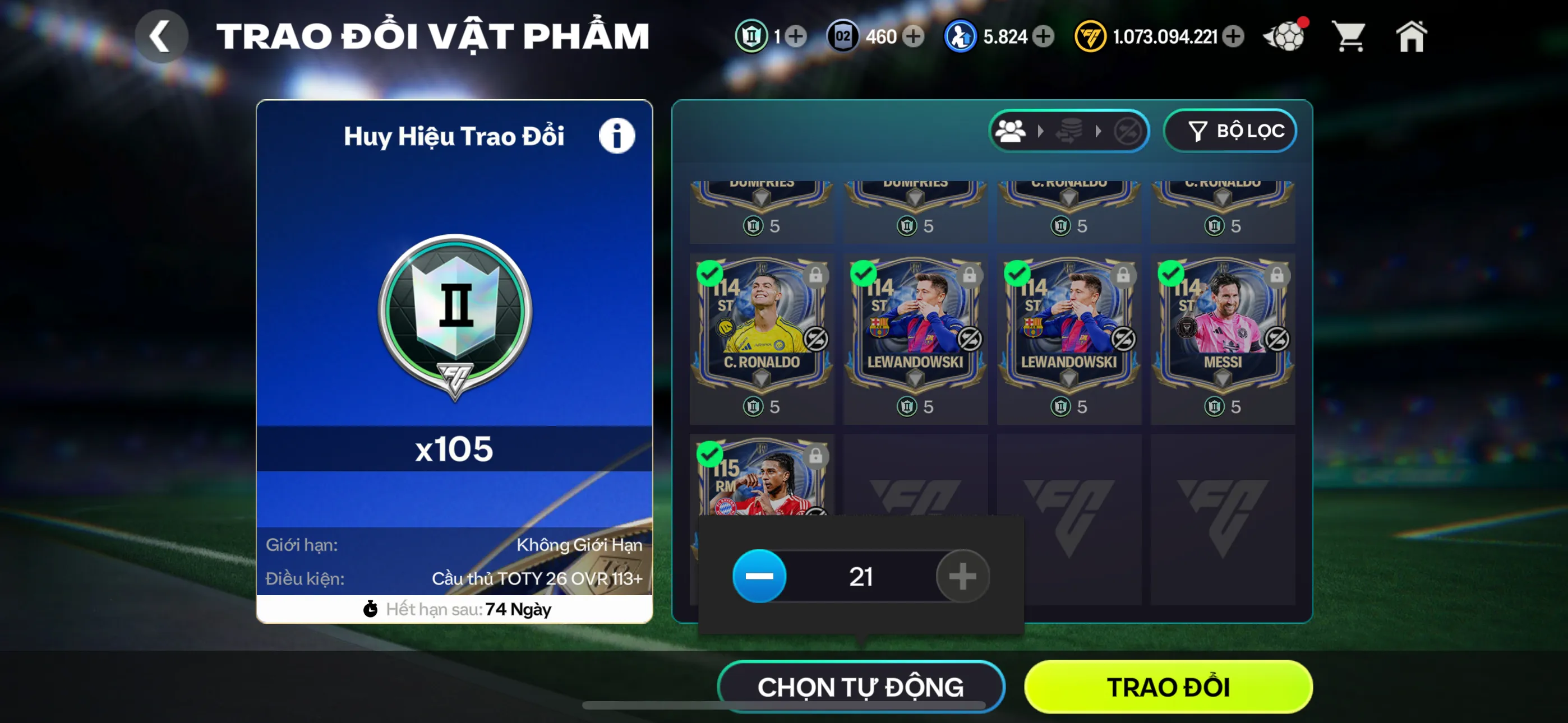Add gems via plus next to 5.824
Screen dimensions: 1568x723
pyautogui.click(x=1043, y=37)
